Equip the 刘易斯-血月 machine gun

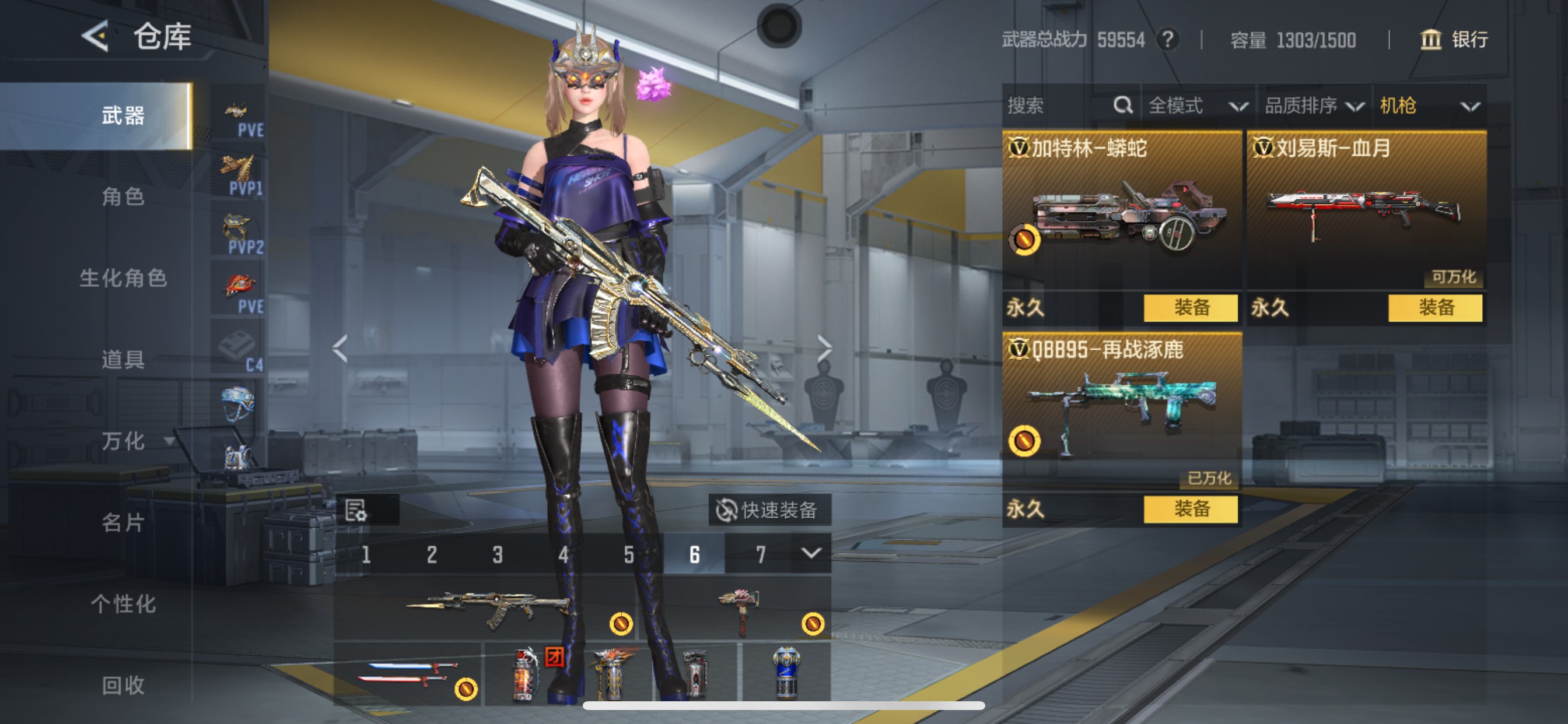click(1434, 308)
